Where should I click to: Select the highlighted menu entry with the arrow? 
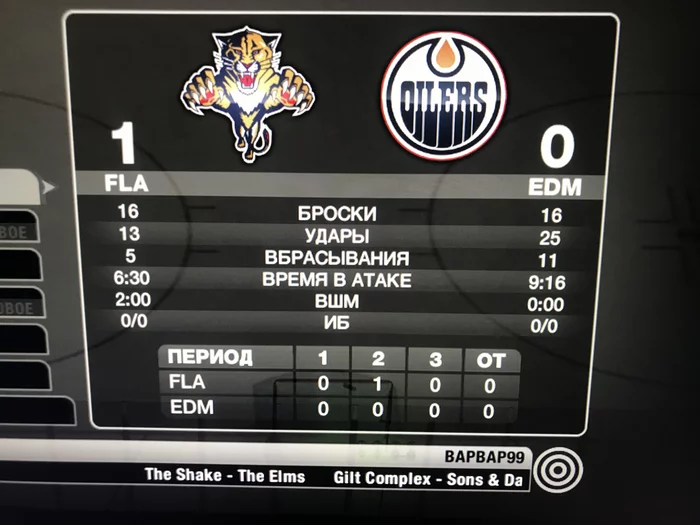(x=22, y=187)
